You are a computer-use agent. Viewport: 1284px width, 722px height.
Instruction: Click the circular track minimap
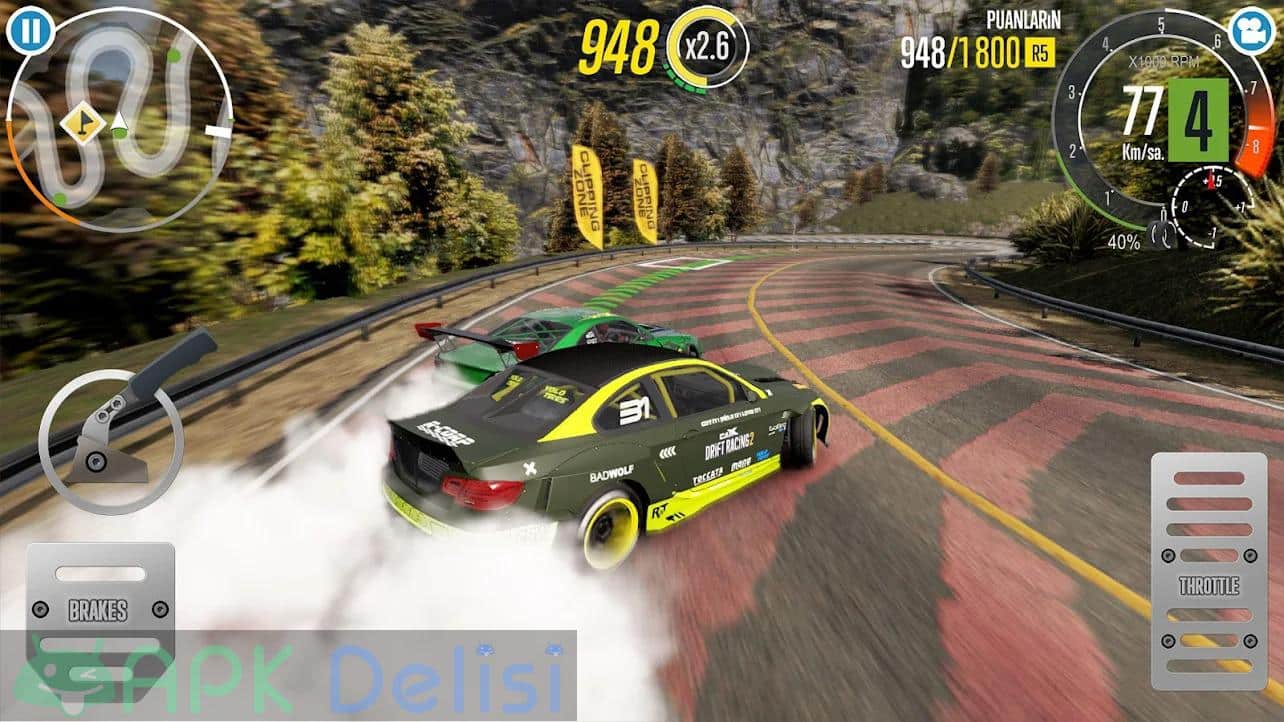point(119,120)
